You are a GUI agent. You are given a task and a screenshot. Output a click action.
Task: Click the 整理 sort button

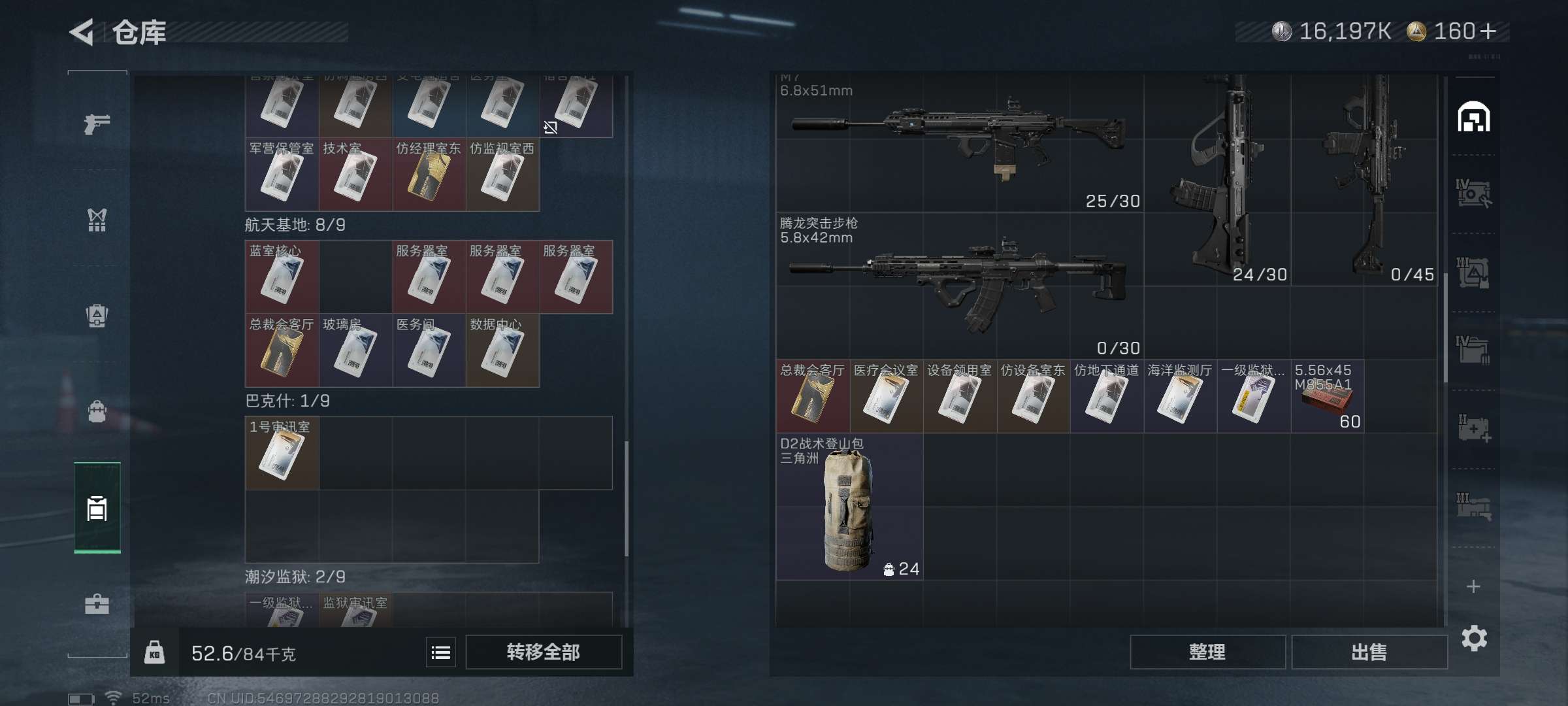pyautogui.click(x=1207, y=652)
